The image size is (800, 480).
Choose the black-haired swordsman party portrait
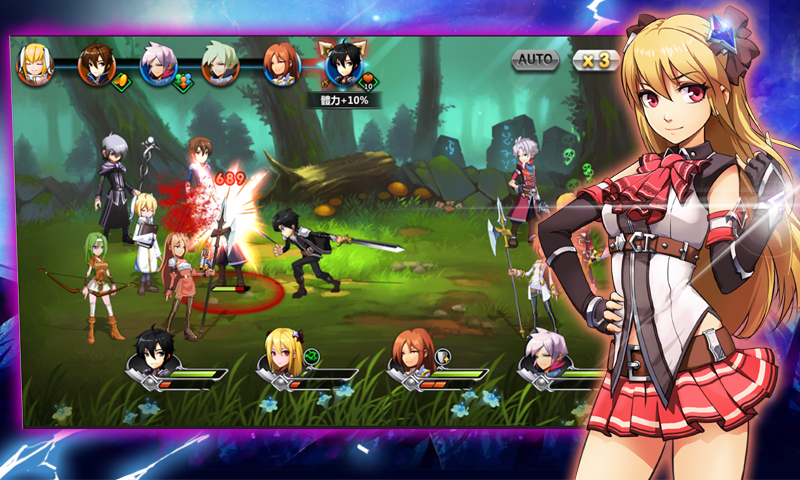(158, 352)
